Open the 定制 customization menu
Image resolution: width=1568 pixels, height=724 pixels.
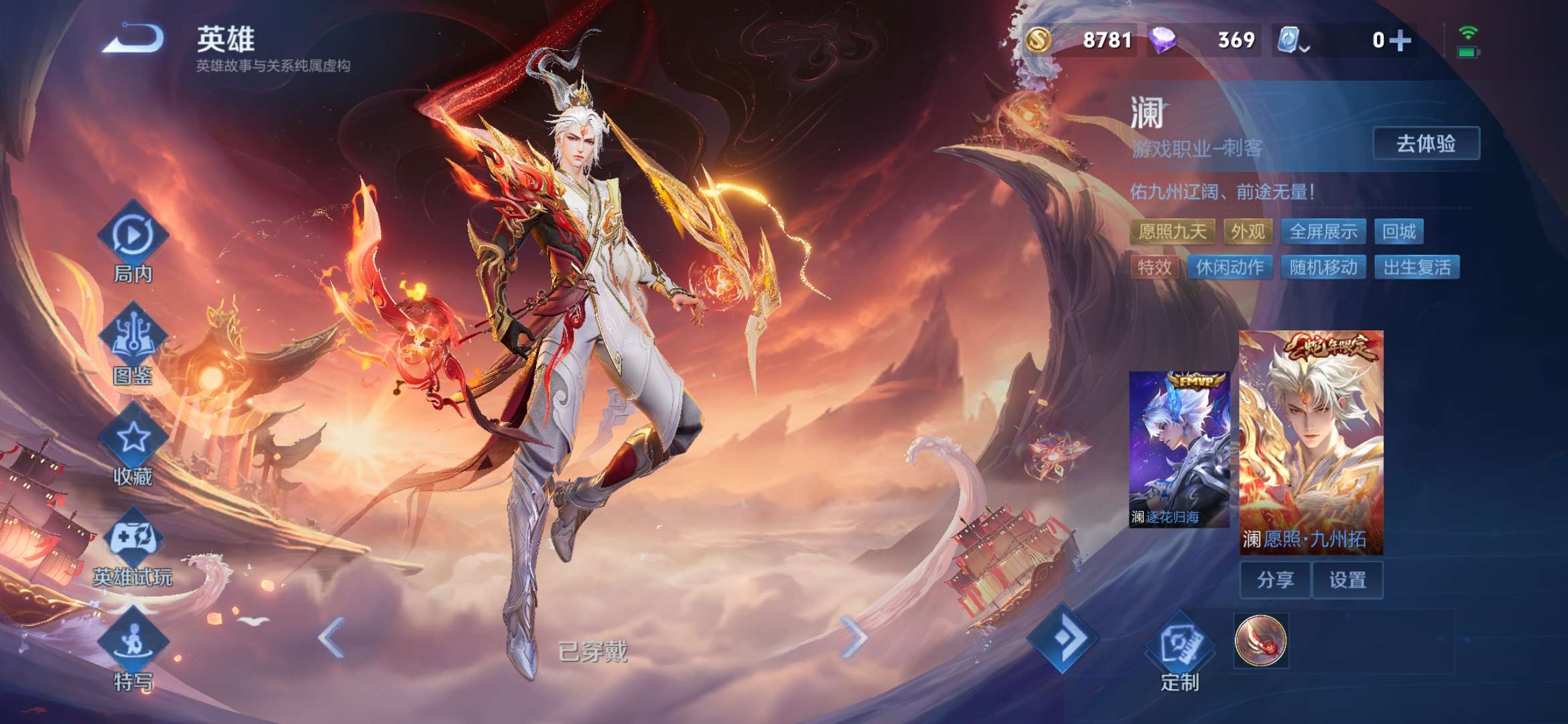point(1179,652)
